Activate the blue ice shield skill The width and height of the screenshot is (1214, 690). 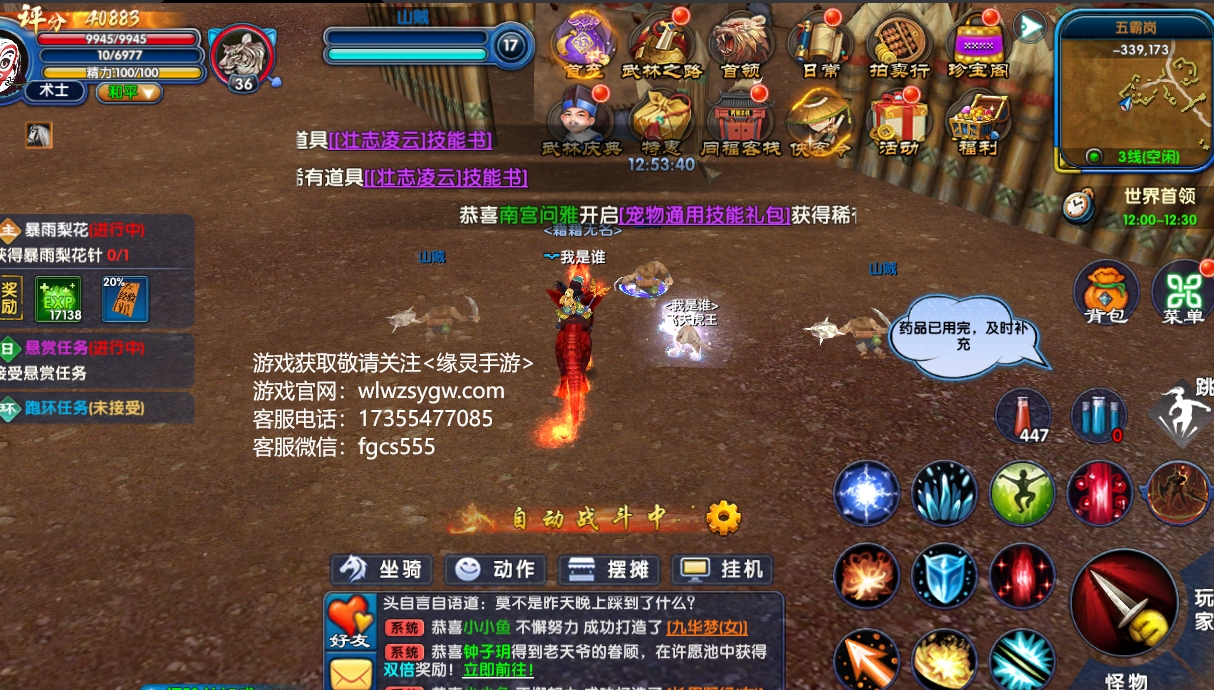944,575
